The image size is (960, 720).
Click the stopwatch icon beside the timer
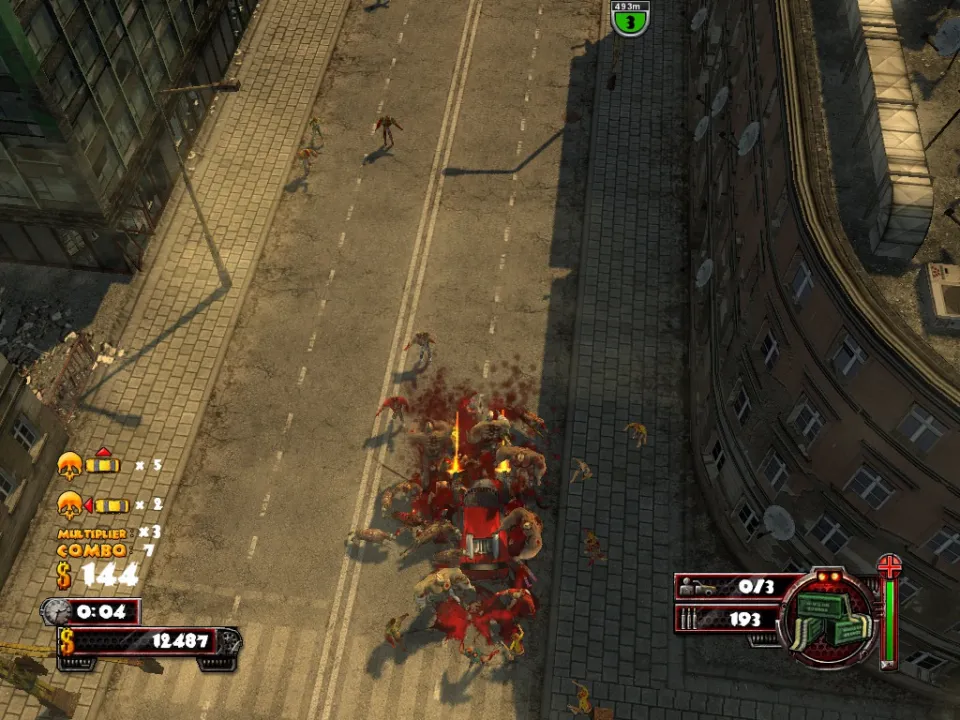point(57,612)
